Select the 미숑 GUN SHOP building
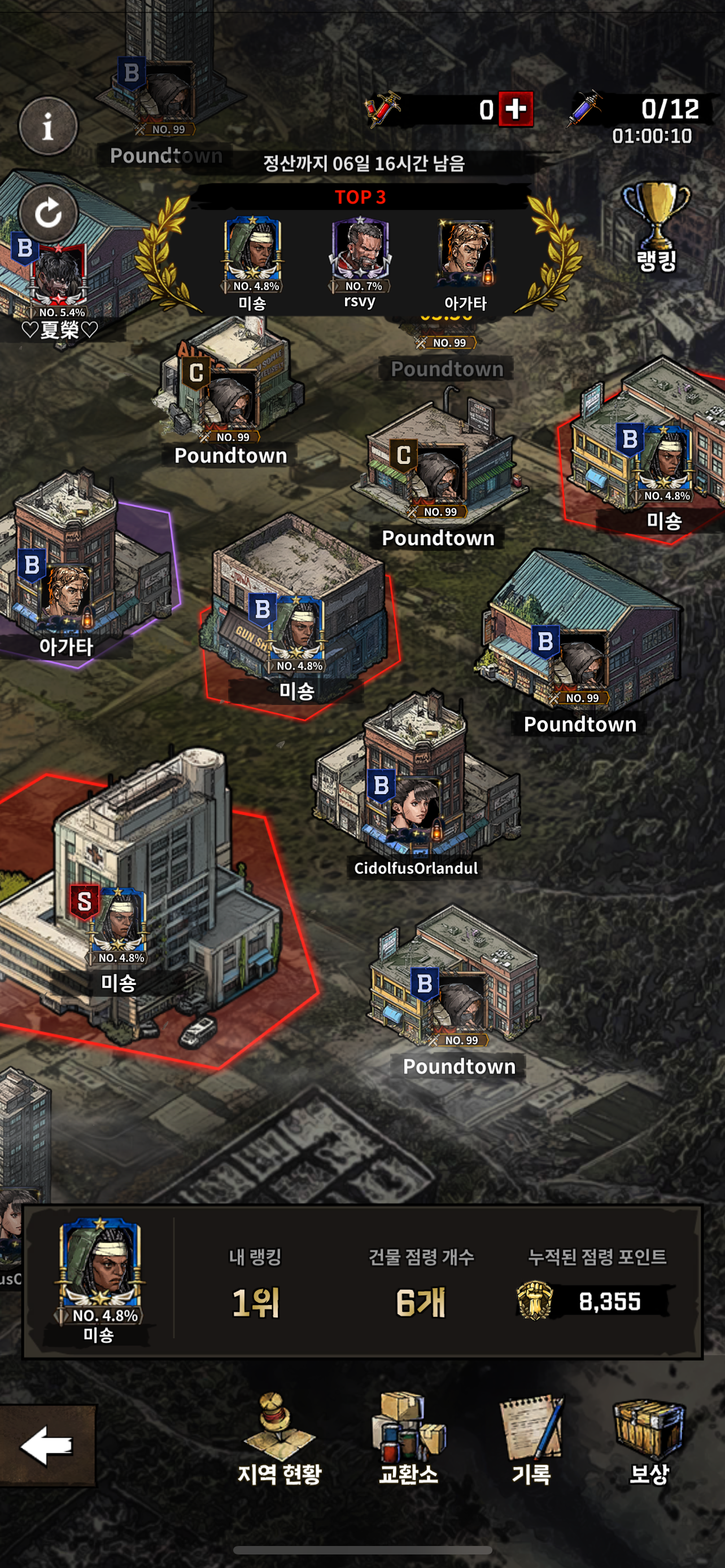 (298, 621)
